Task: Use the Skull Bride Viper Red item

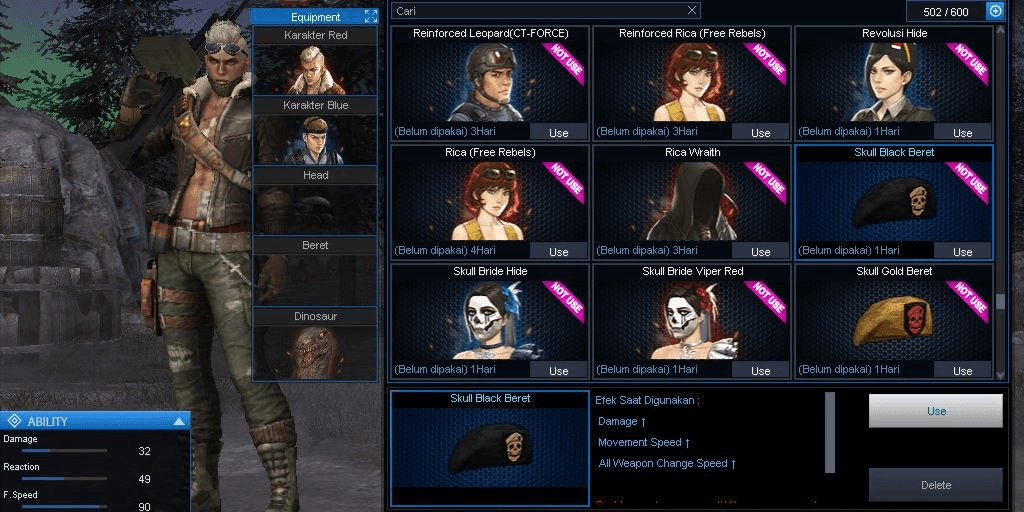Action: (761, 371)
